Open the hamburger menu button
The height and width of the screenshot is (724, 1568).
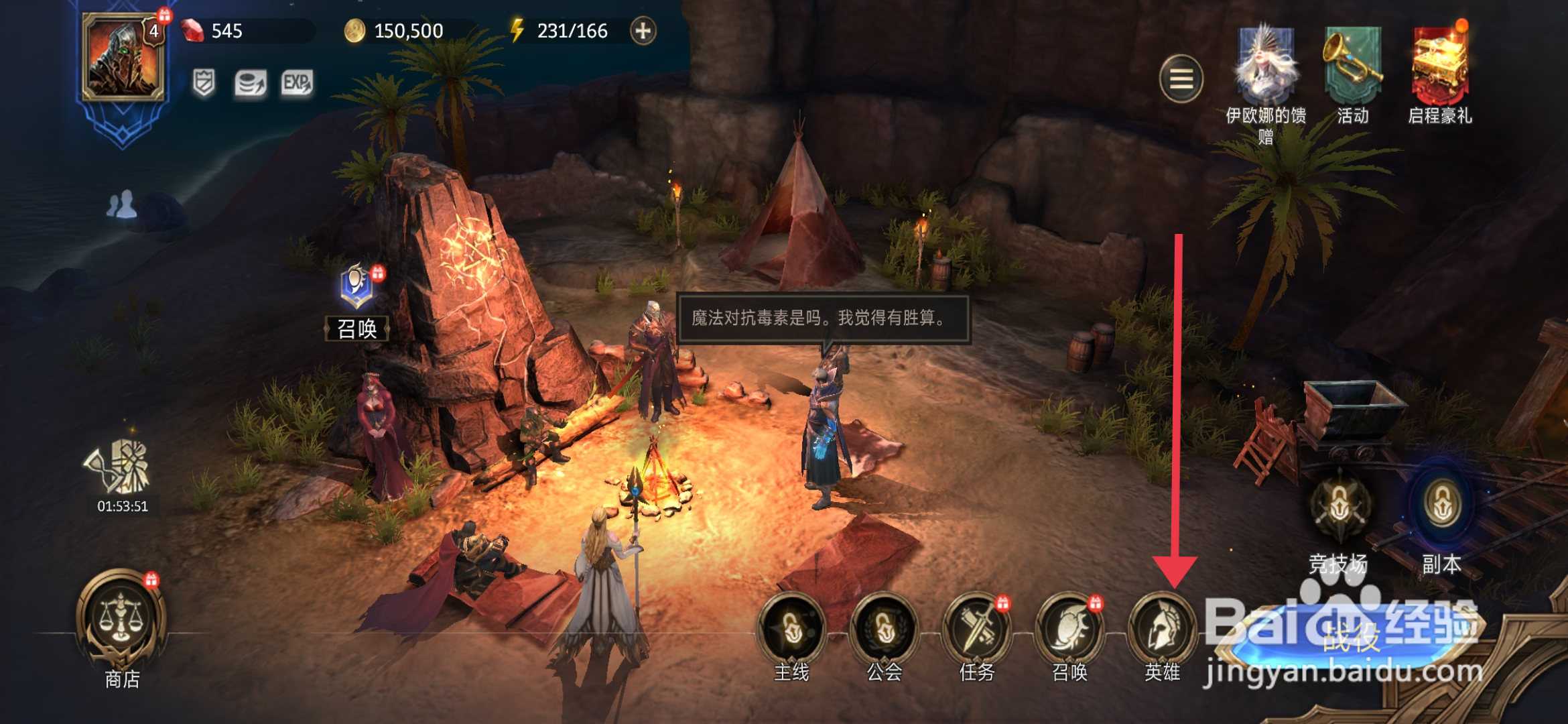[1181, 79]
